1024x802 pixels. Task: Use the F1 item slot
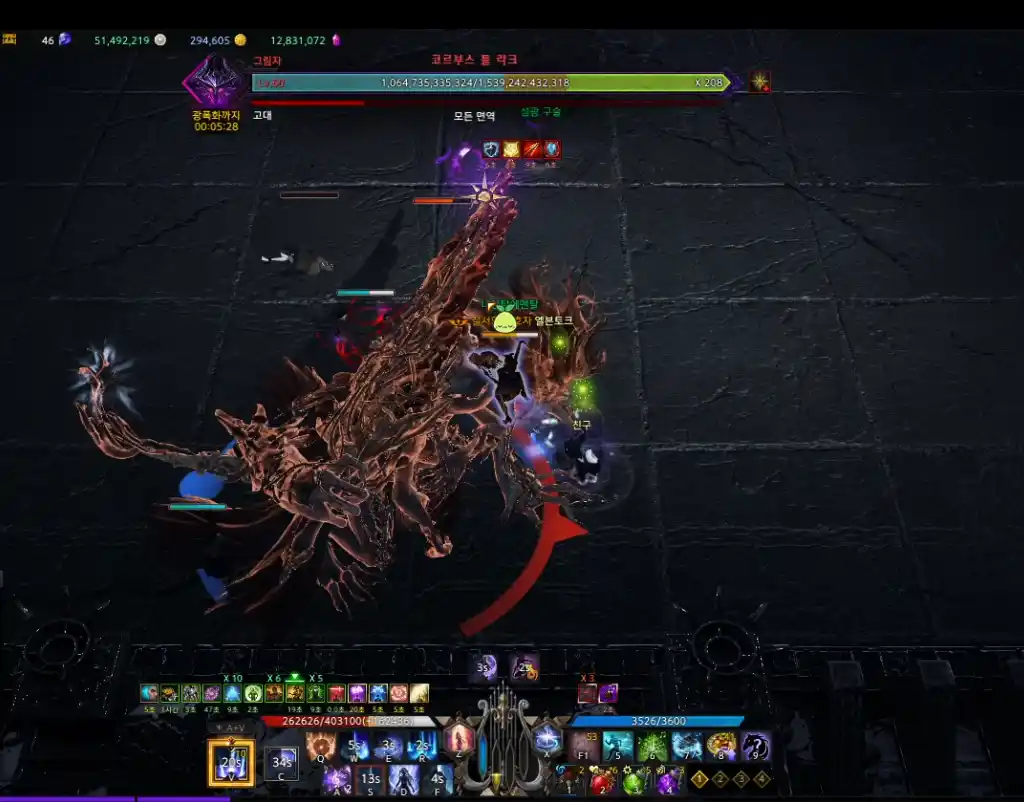[584, 746]
